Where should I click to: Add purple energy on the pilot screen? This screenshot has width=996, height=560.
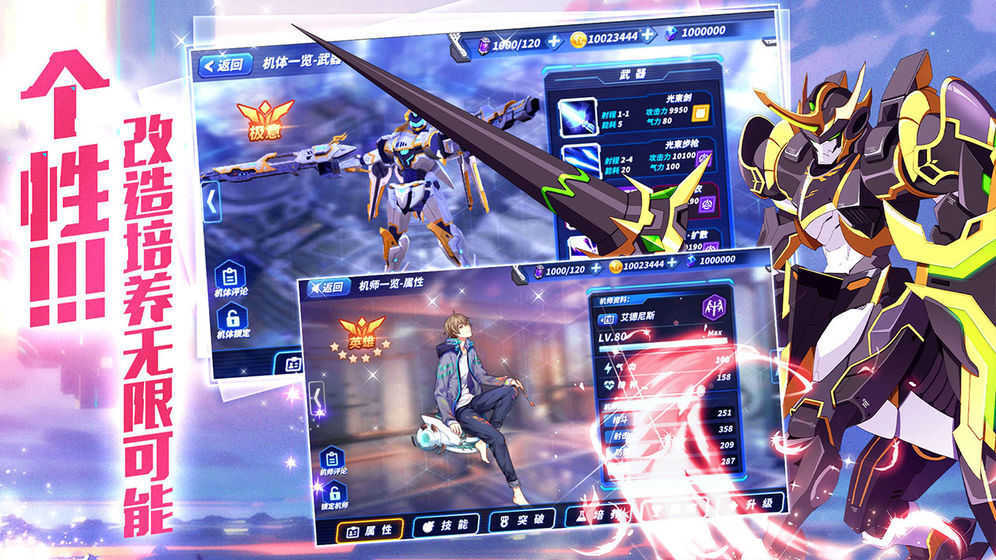594,270
